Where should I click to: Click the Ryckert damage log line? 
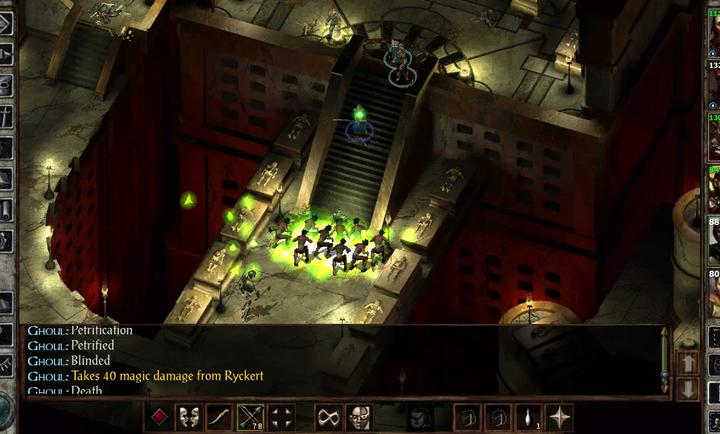click(x=168, y=376)
